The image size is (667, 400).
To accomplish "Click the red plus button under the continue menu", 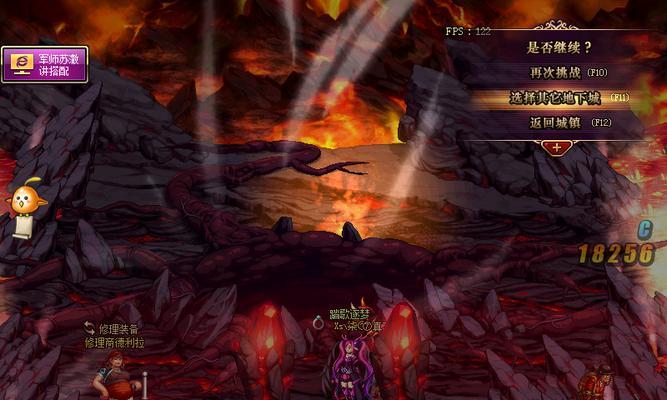I will click(556, 147).
